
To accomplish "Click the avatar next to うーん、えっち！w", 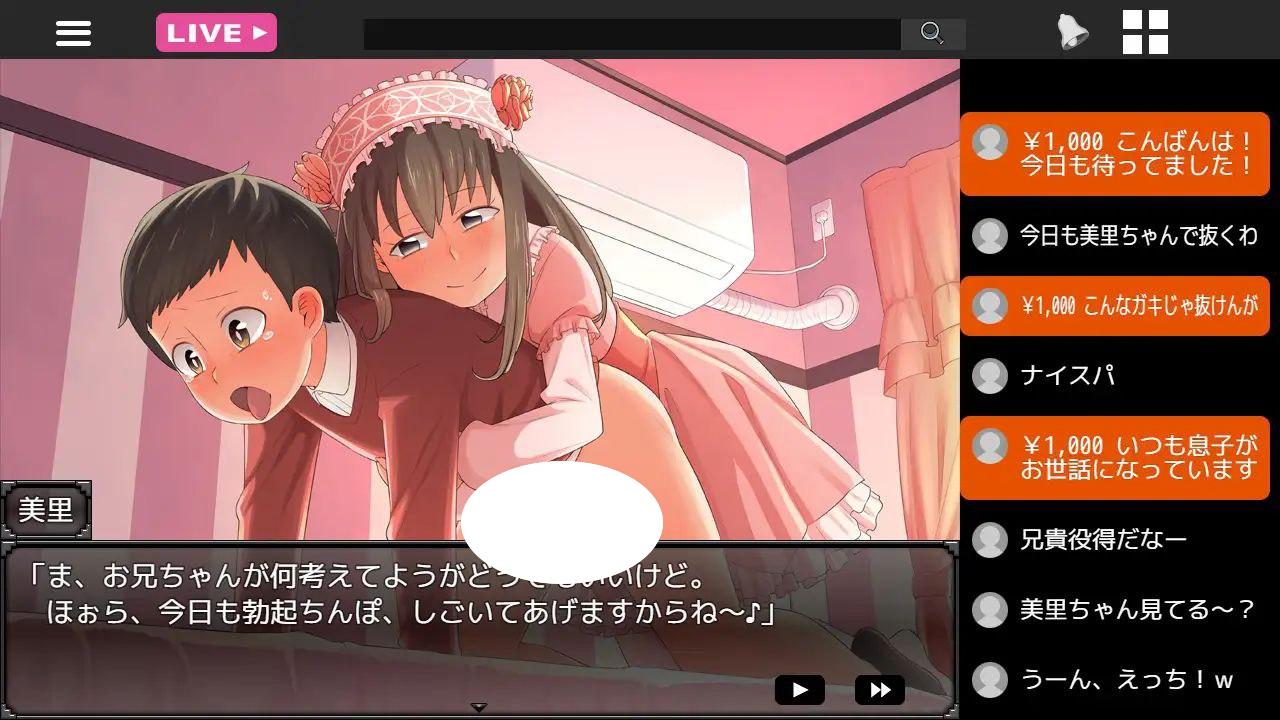I will click(x=989, y=679).
